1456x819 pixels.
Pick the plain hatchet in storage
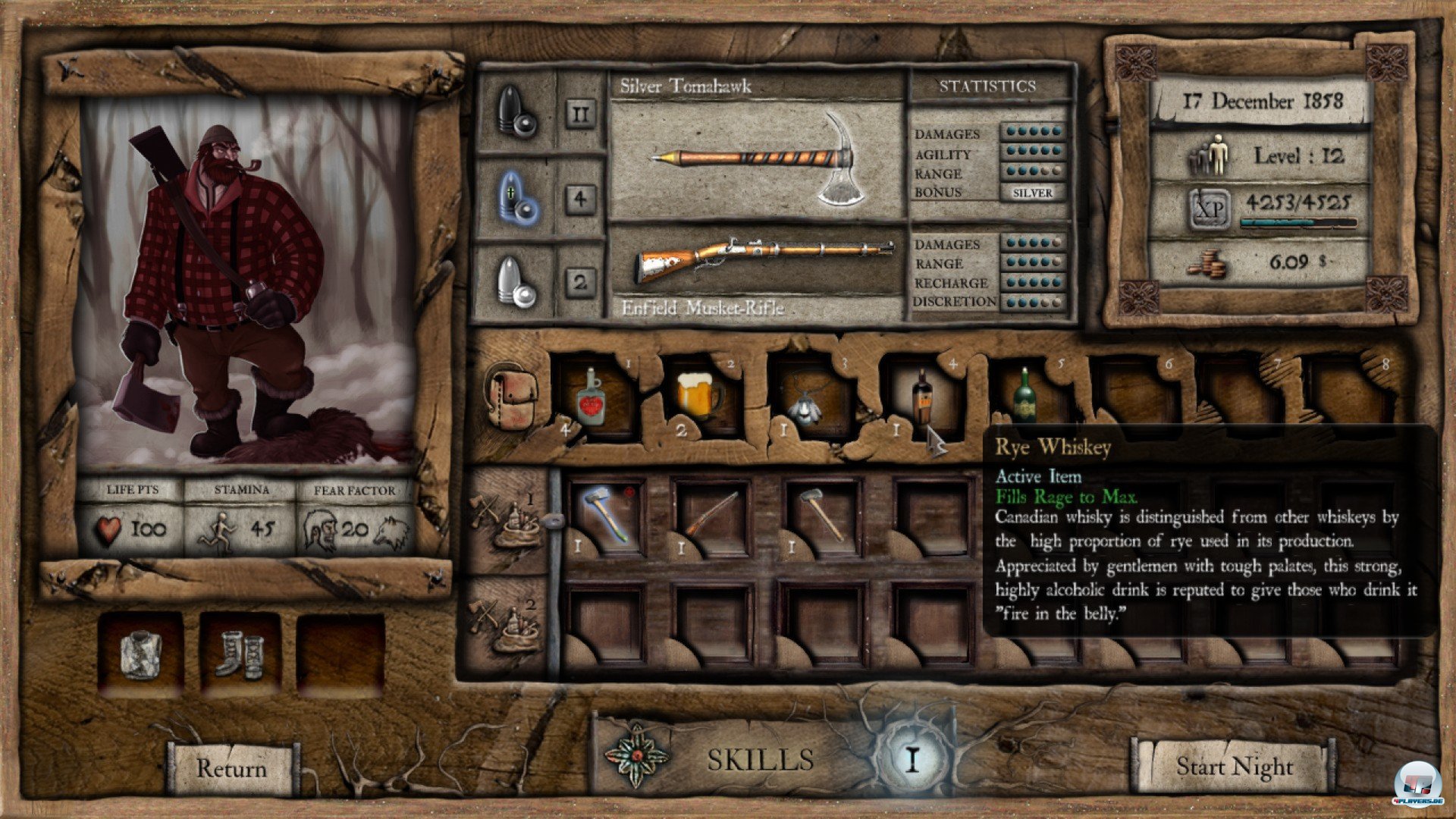pos(822,513)
